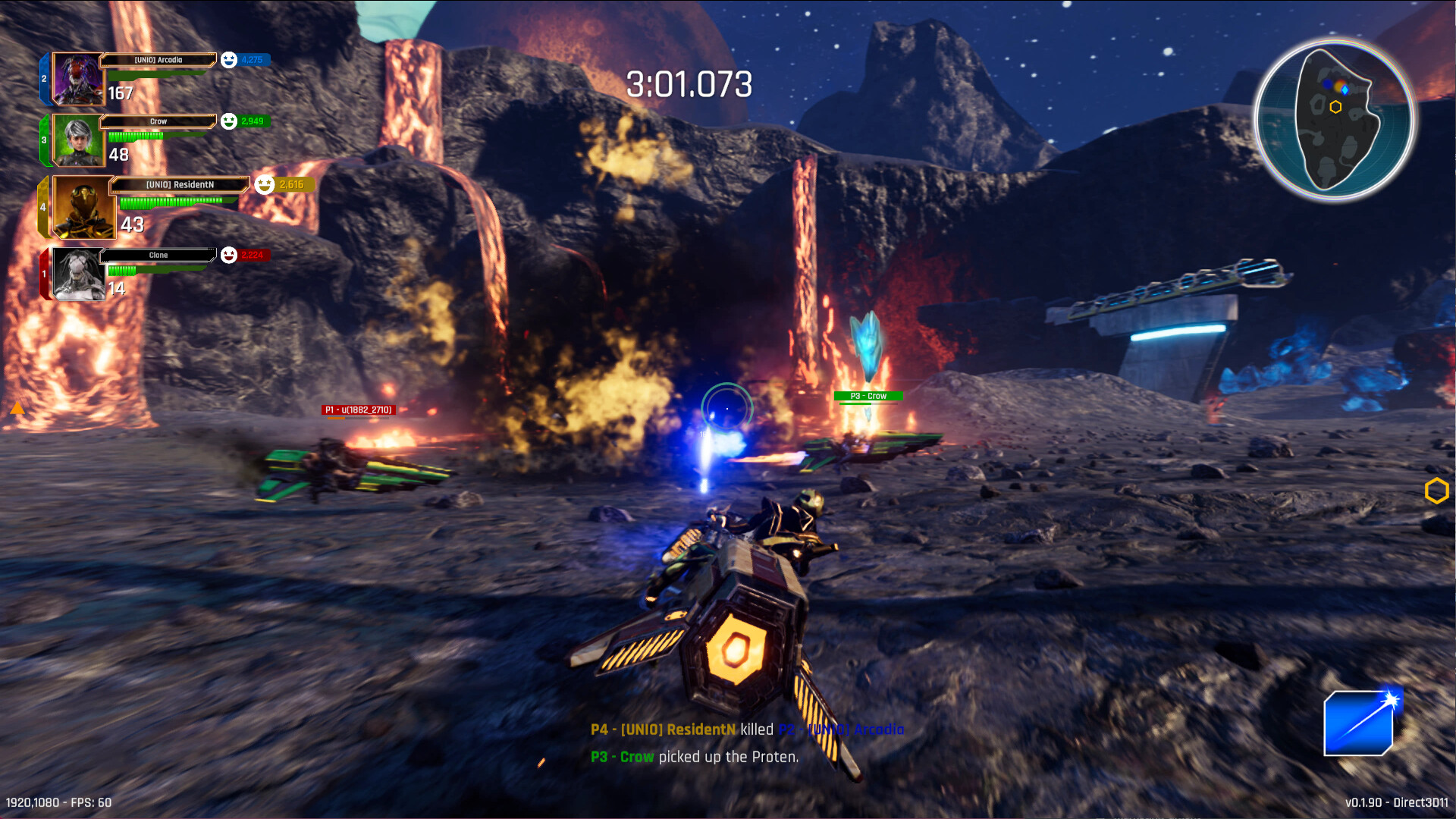Click the blue player dot on the minimap
The image size is (1456, 819).
1326,83
